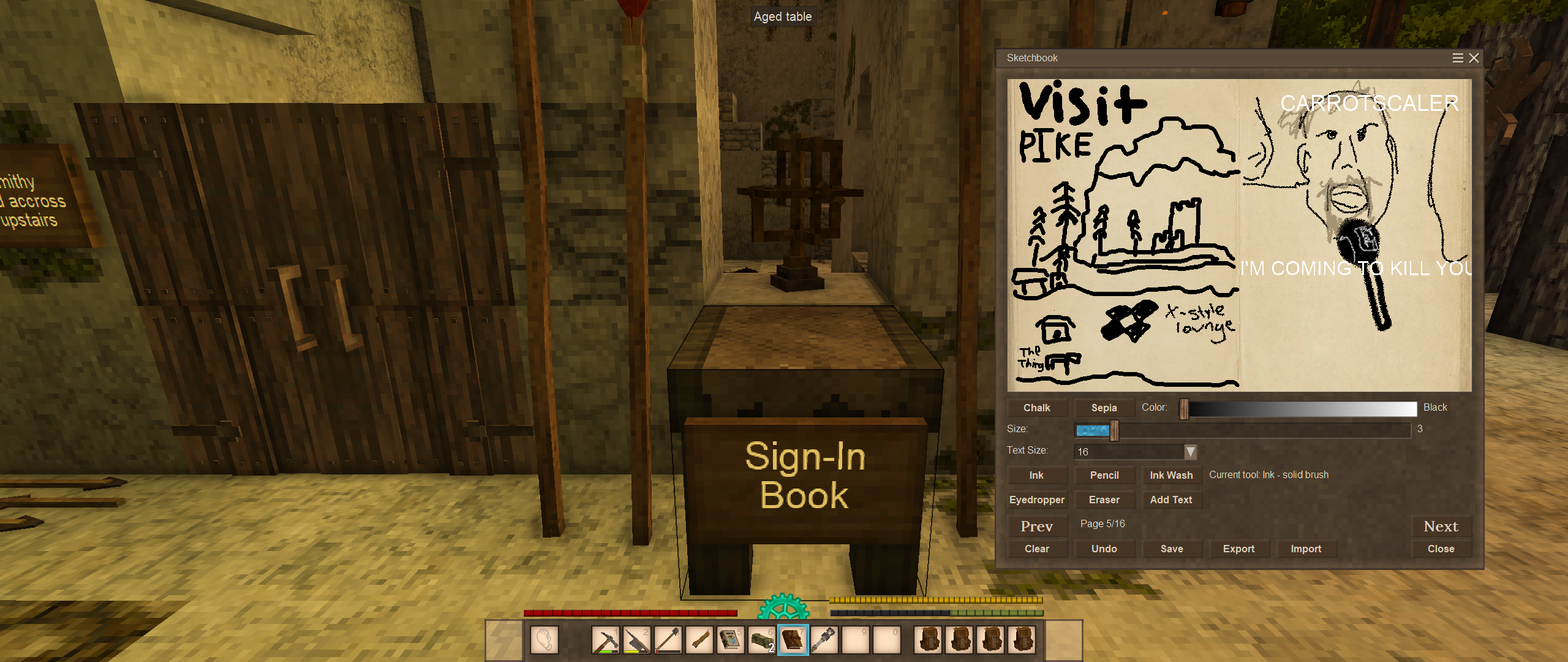Click the Add Text button

(1171, 500)
